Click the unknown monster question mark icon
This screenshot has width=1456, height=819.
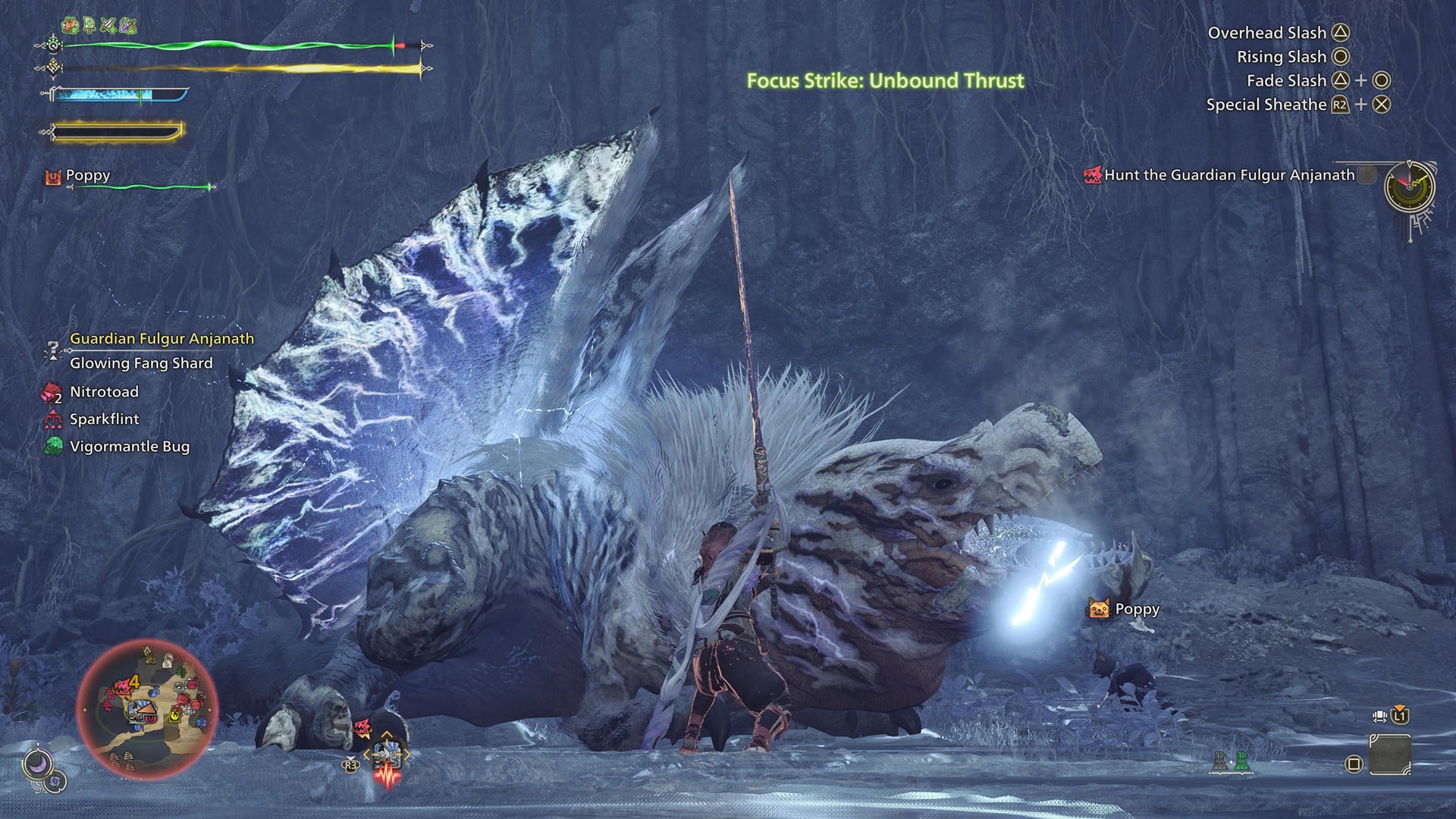click(x=51, y=348)
